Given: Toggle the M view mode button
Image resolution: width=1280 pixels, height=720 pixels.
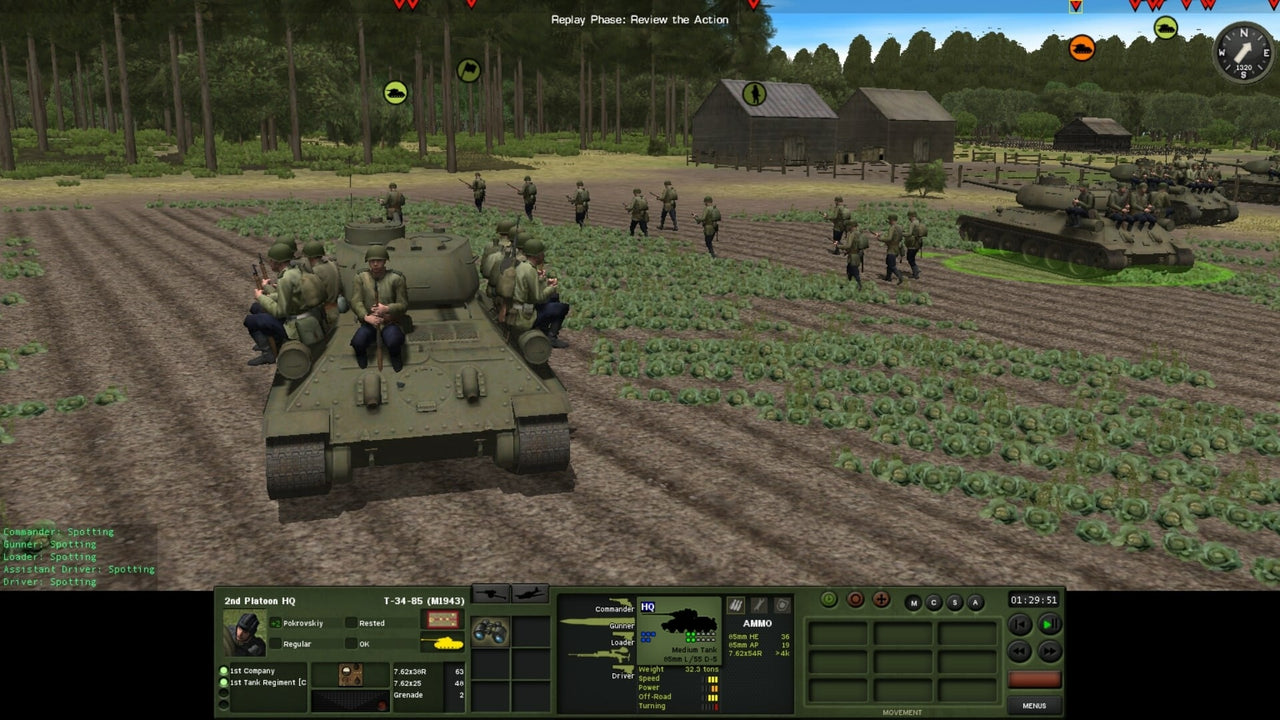Looking at the screenshot, I should (914, 602).
